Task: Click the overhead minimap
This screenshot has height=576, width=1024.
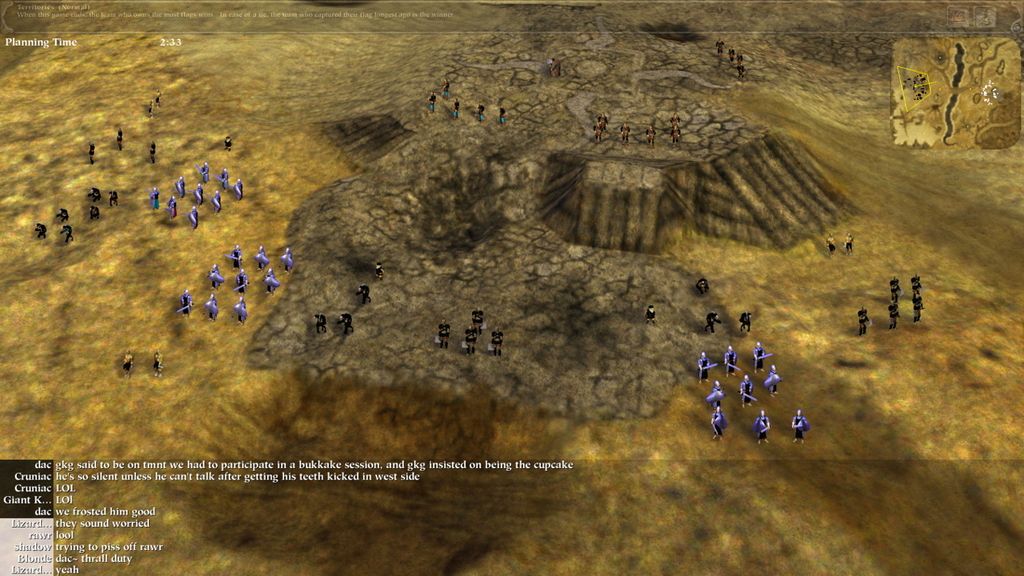Action: (x=955, y=93)
